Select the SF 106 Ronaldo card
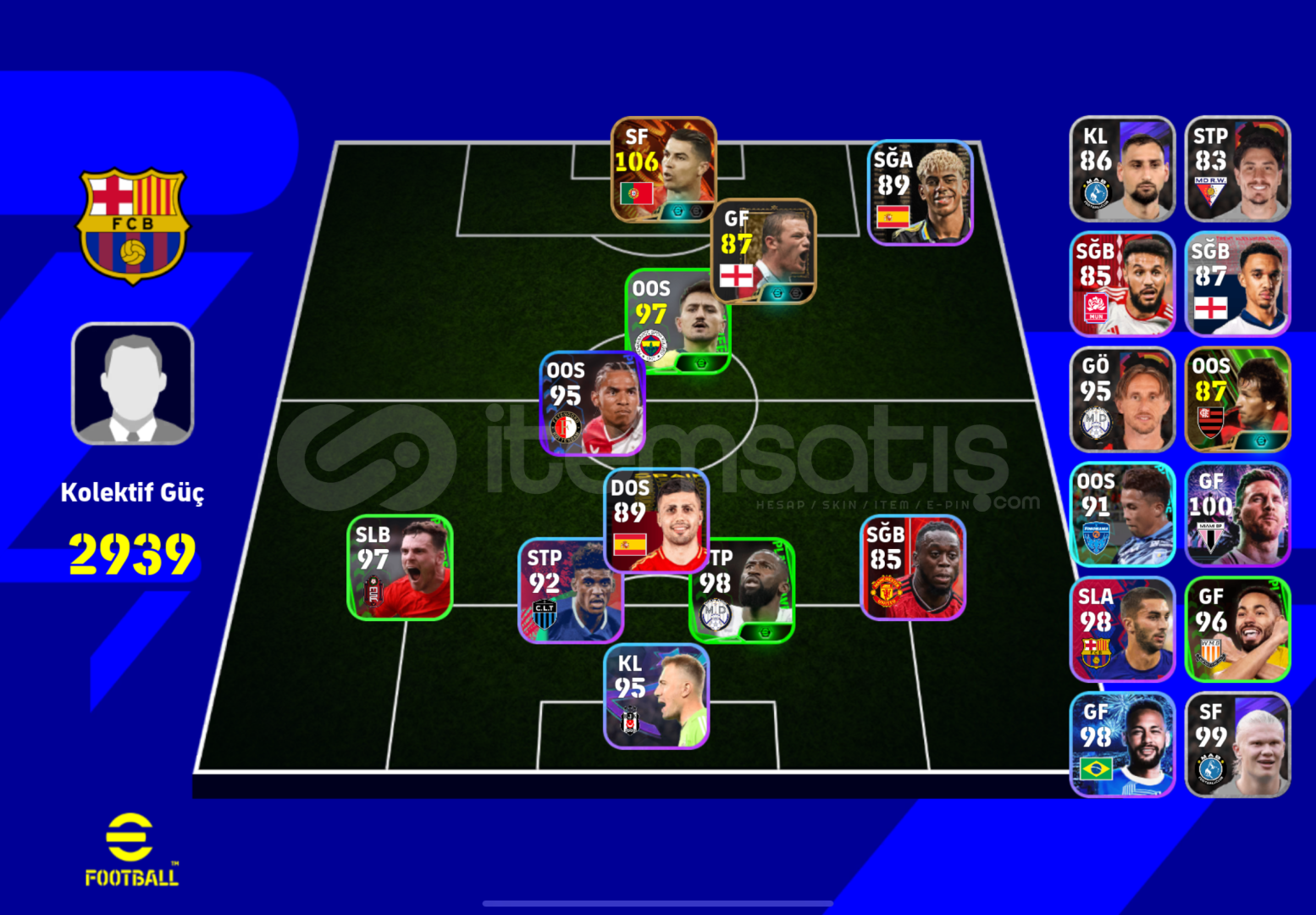 [x=663, y=169]
